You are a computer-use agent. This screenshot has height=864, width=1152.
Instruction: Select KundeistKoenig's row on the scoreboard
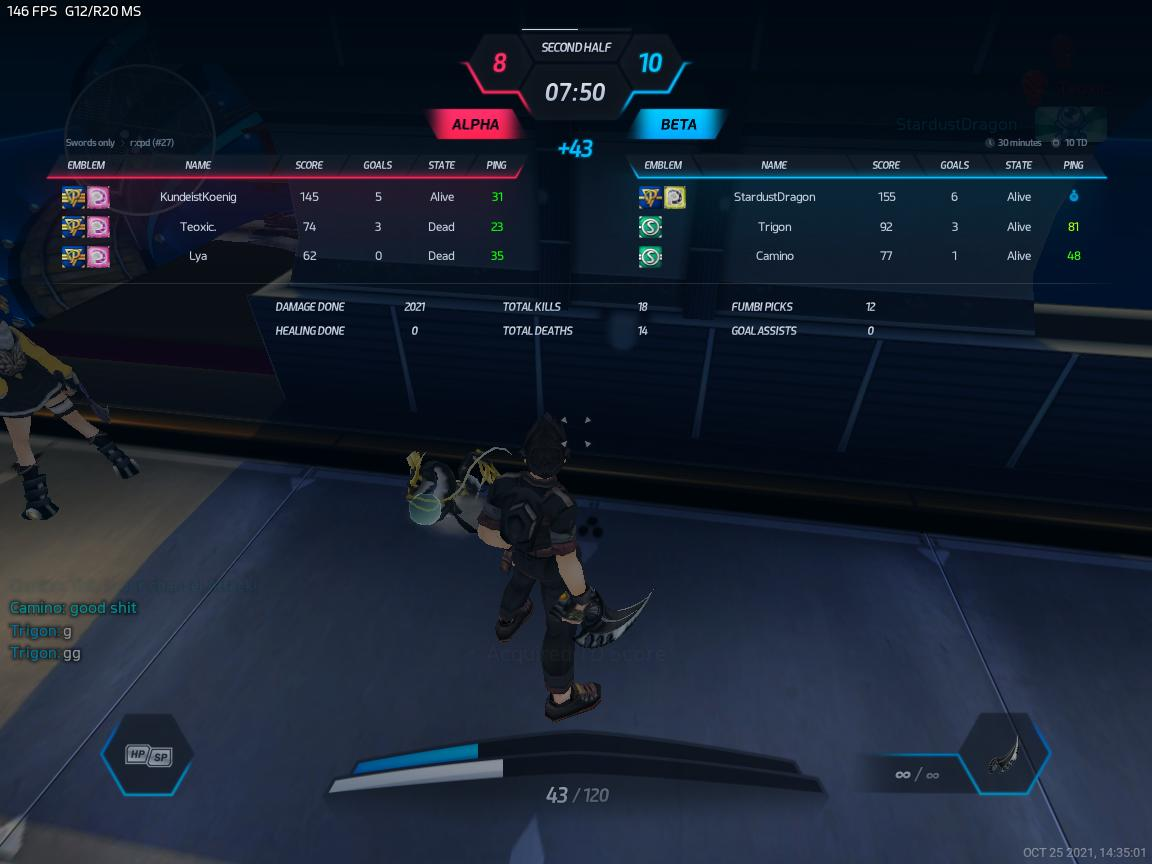(198, 197)
